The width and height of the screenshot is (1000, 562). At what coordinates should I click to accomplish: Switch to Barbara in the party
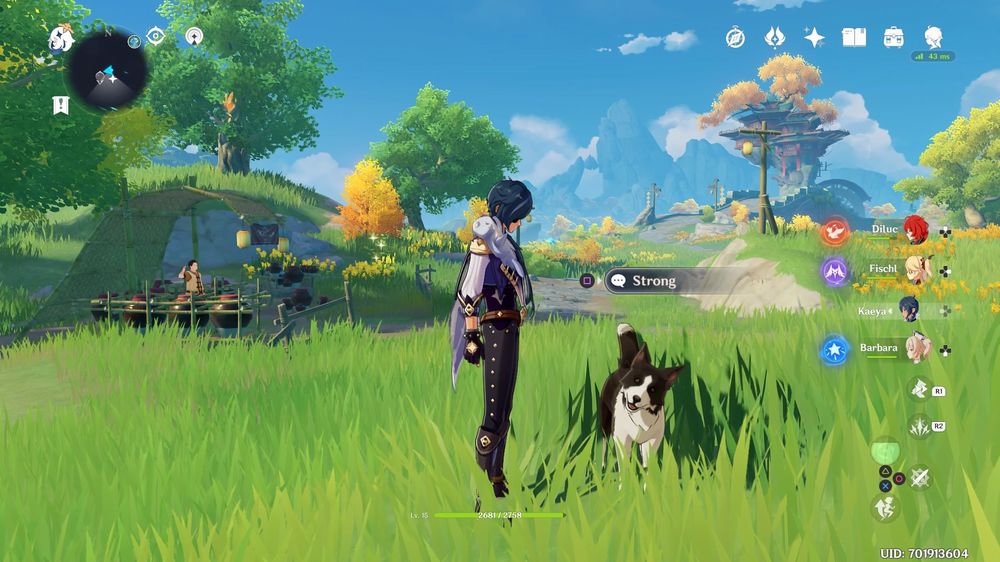pyautogui.click(x=915, y=348)
